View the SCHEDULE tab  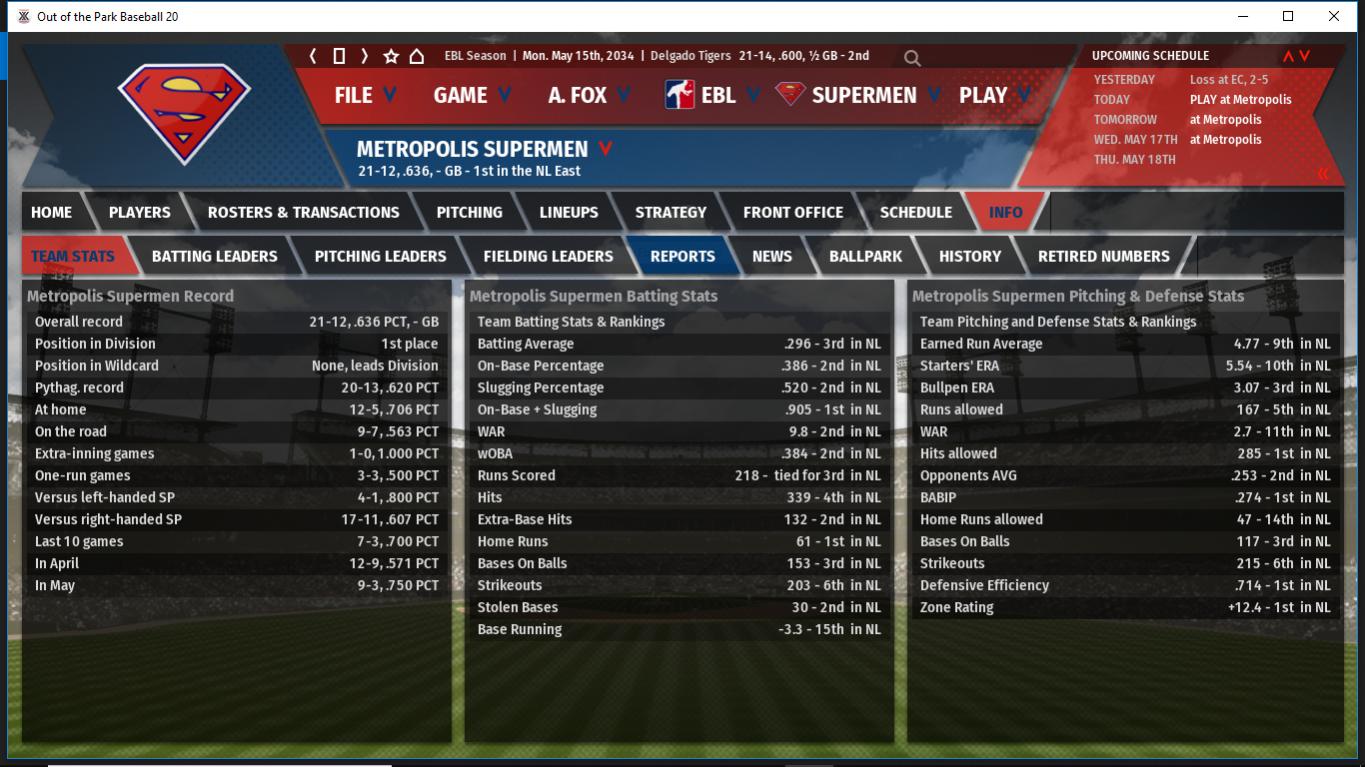tap(915, 212)
